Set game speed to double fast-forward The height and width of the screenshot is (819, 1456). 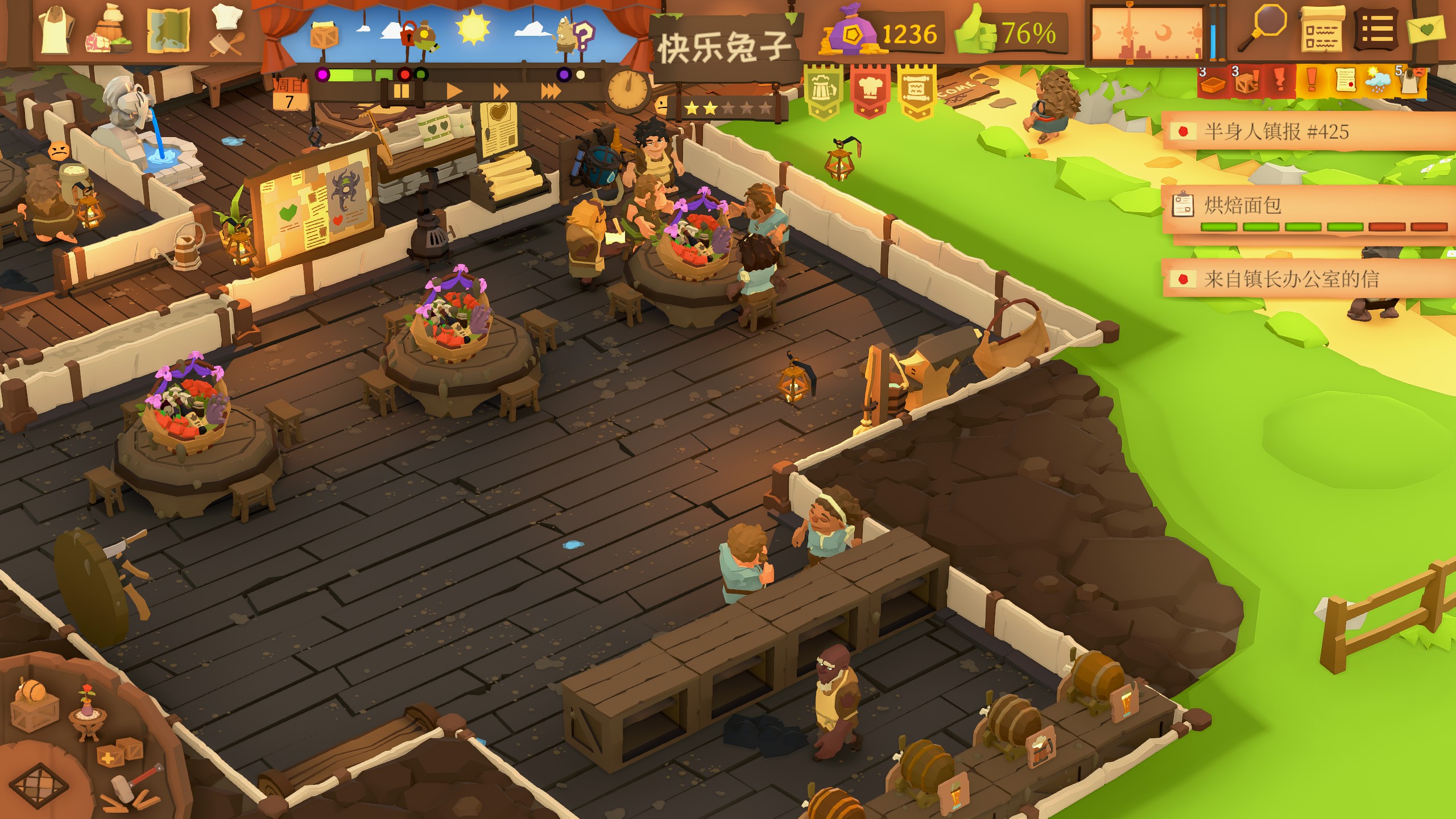coord(500,91)
